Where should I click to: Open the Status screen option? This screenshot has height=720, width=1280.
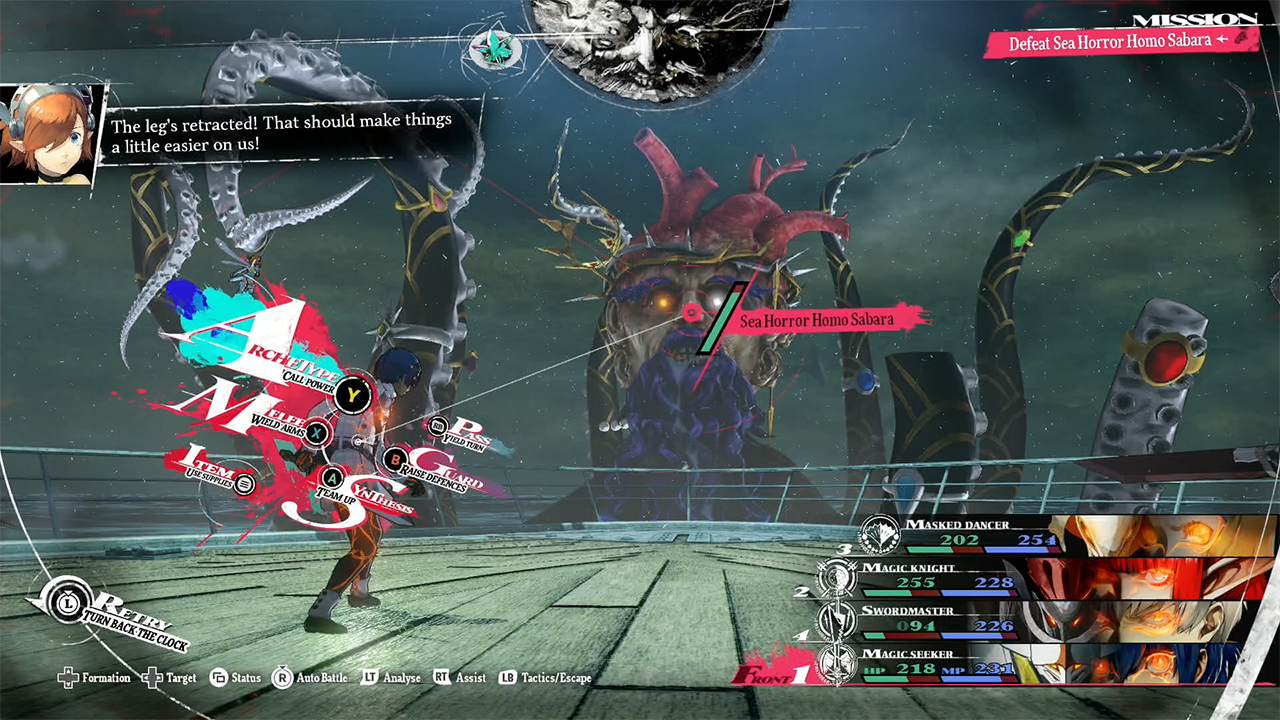[x=236, y=678]
